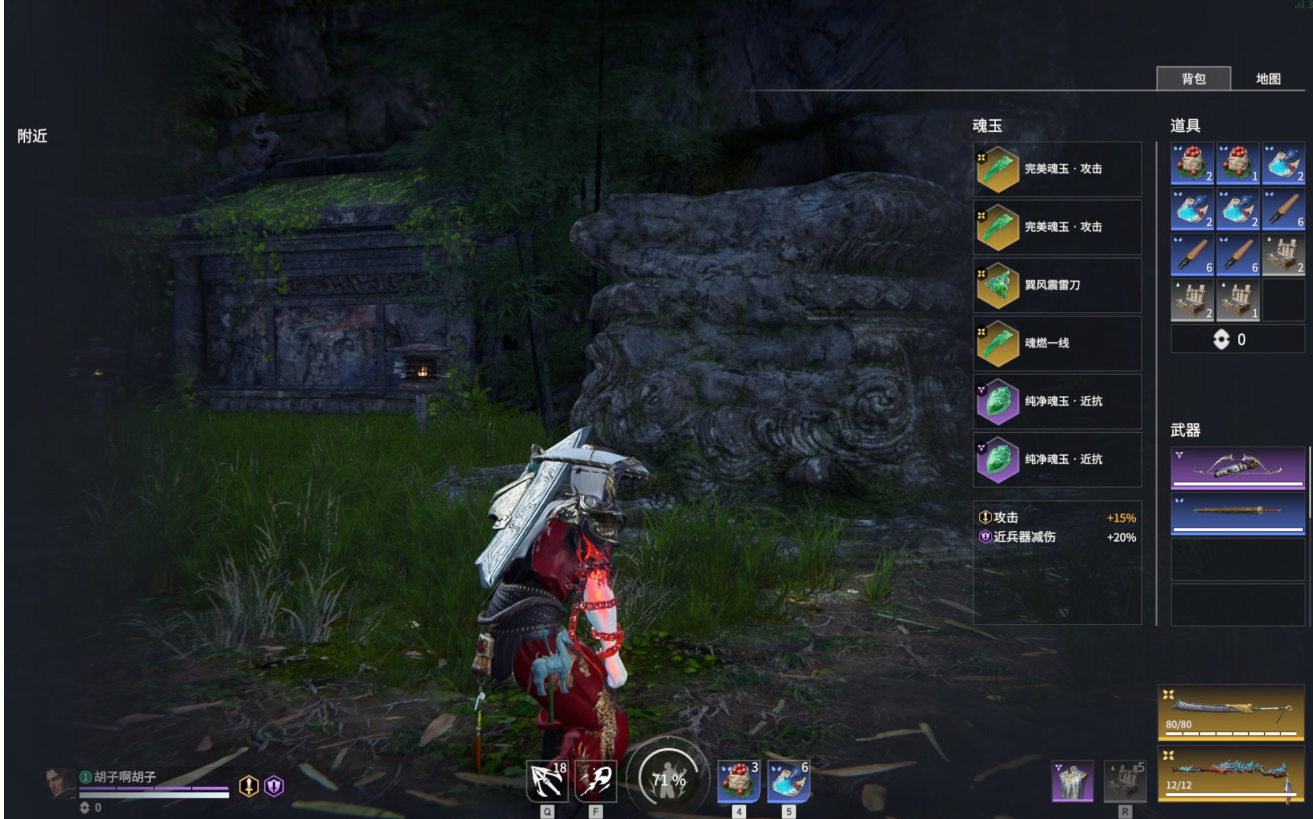Click the purple shield buff icon
This screenshot has width=1313, height=819.
pos(274,787)
